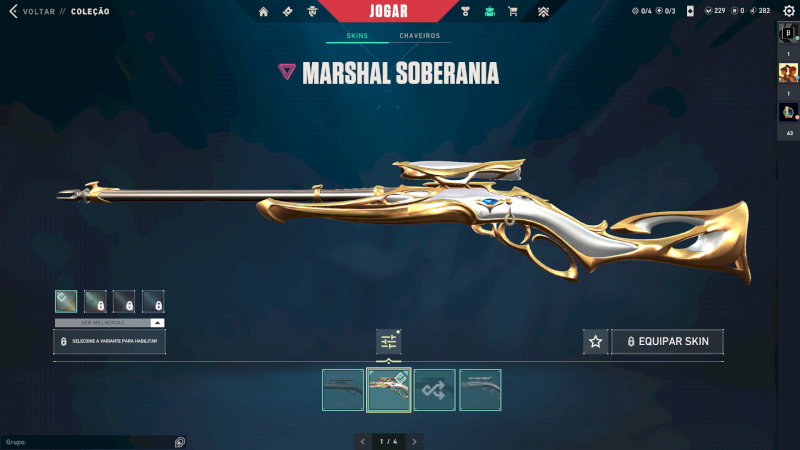Open the store shopping cart icon
The image size is (800, 450).
click(513, 12)
